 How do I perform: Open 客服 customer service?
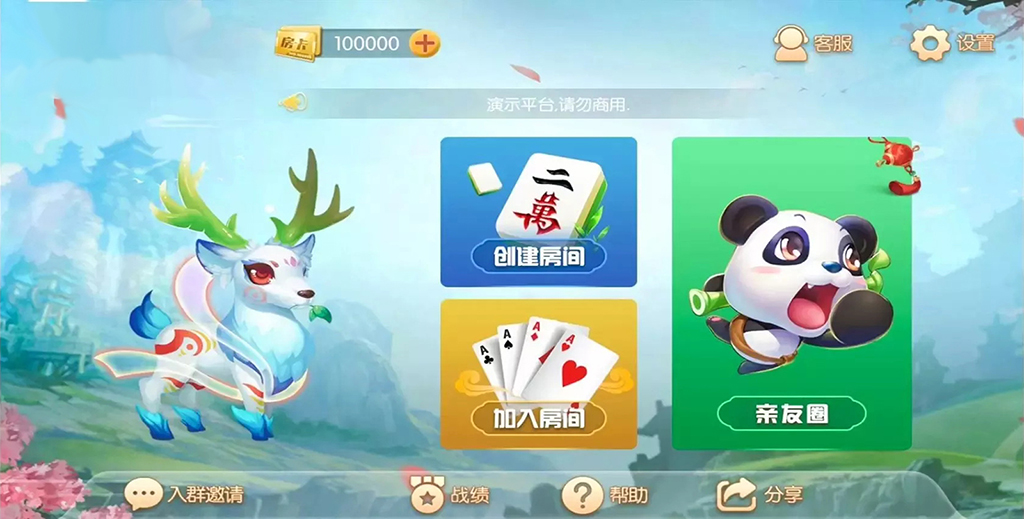click(x=814, y=43)
